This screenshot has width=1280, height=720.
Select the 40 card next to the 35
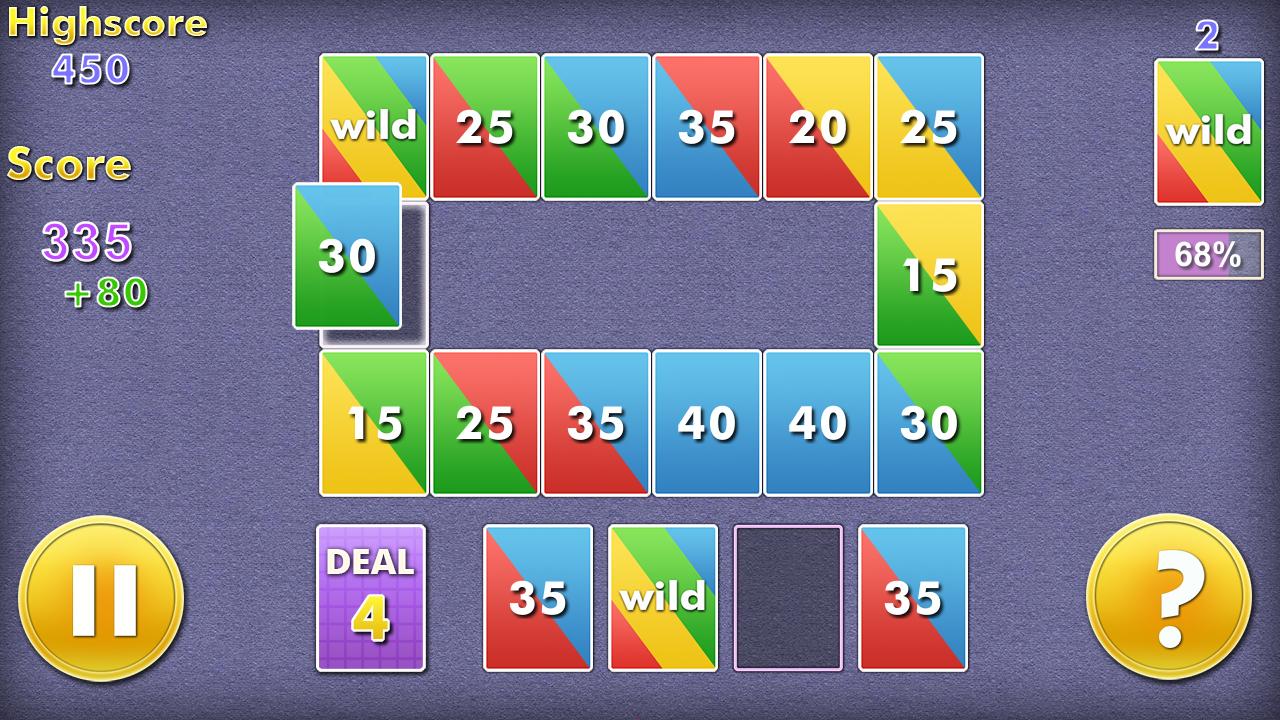[x=707, y=422]
